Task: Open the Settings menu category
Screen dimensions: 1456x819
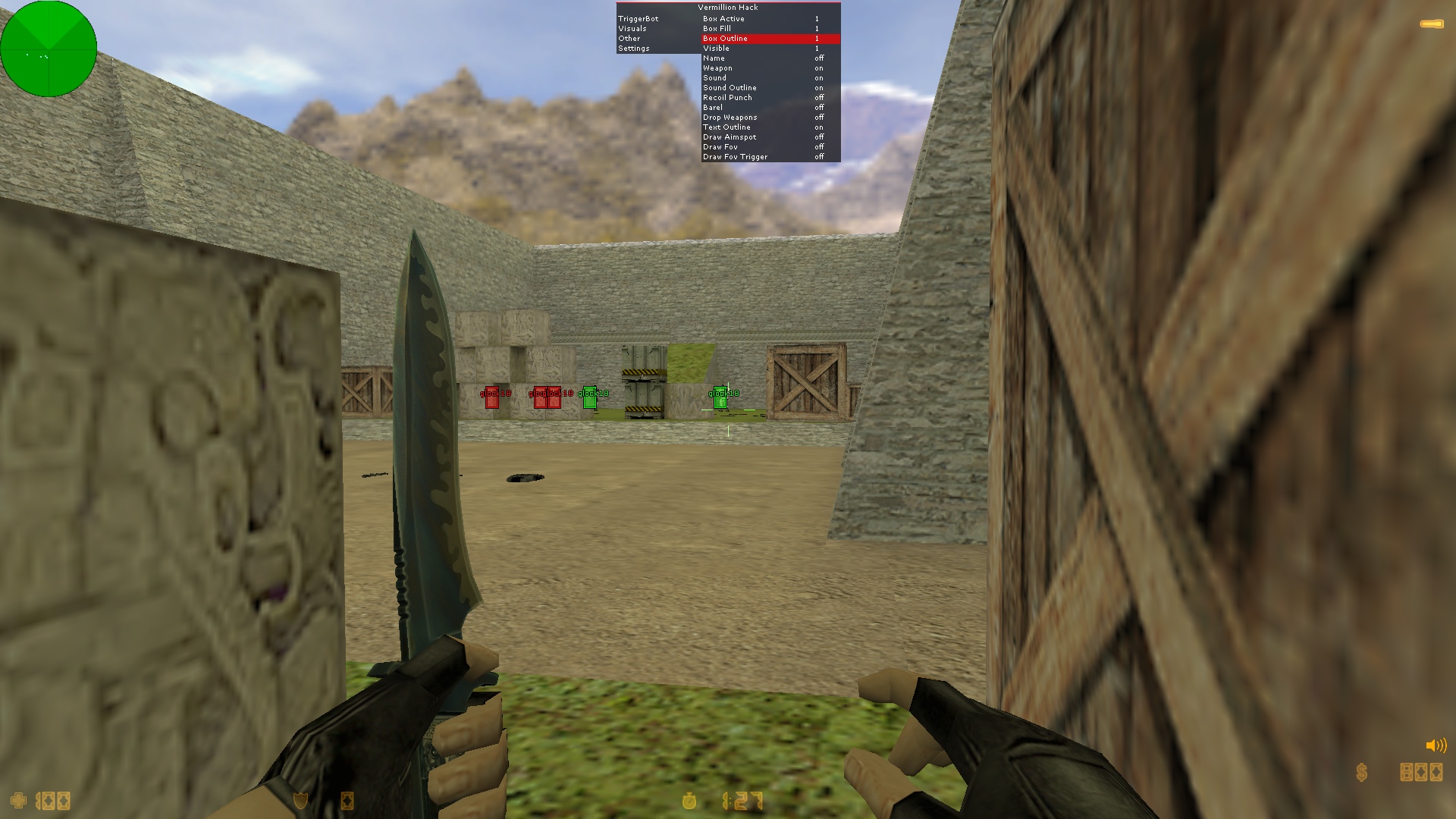Action: [x=633, y=49]
